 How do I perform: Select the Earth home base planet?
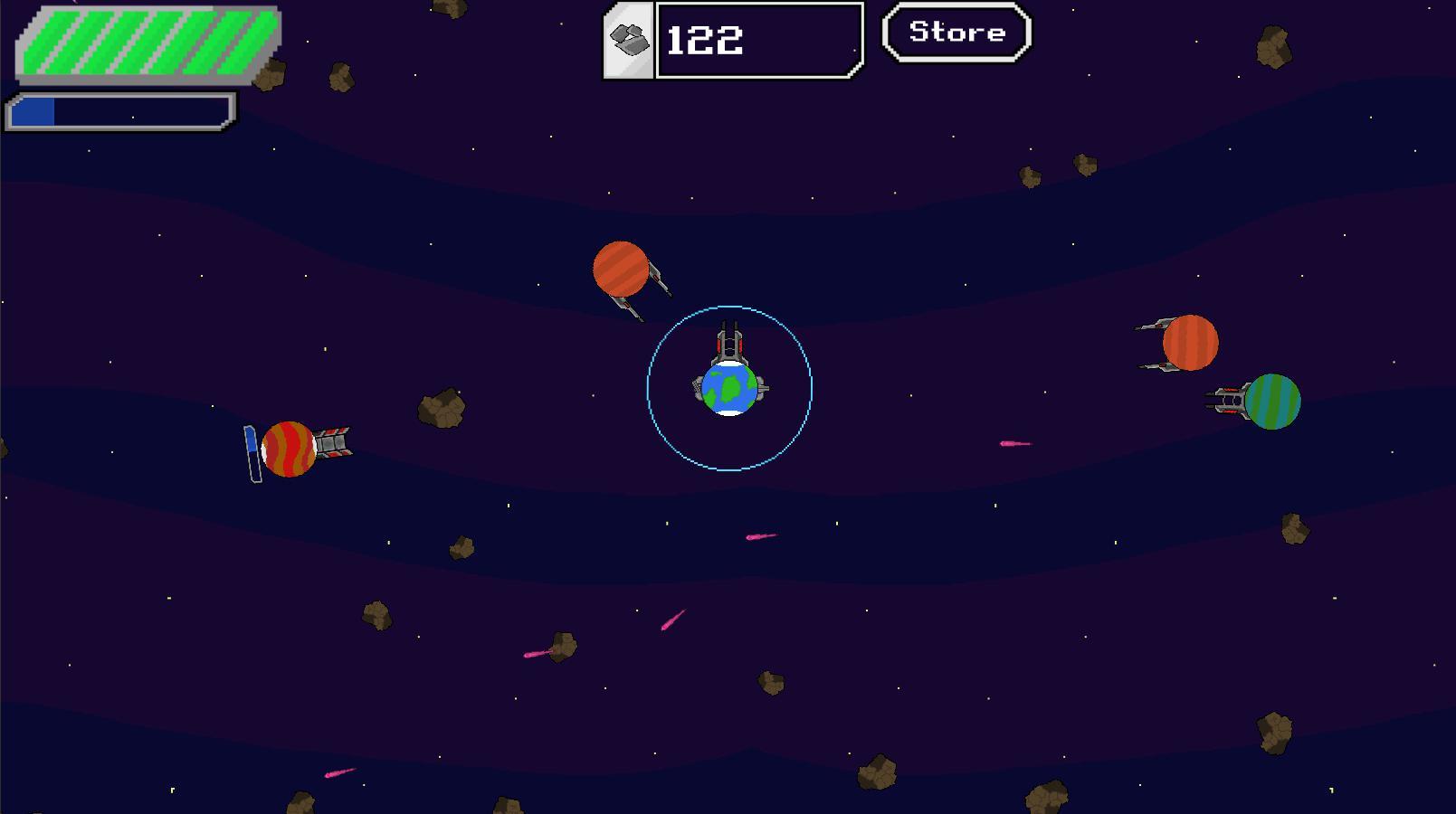point(729,391)
